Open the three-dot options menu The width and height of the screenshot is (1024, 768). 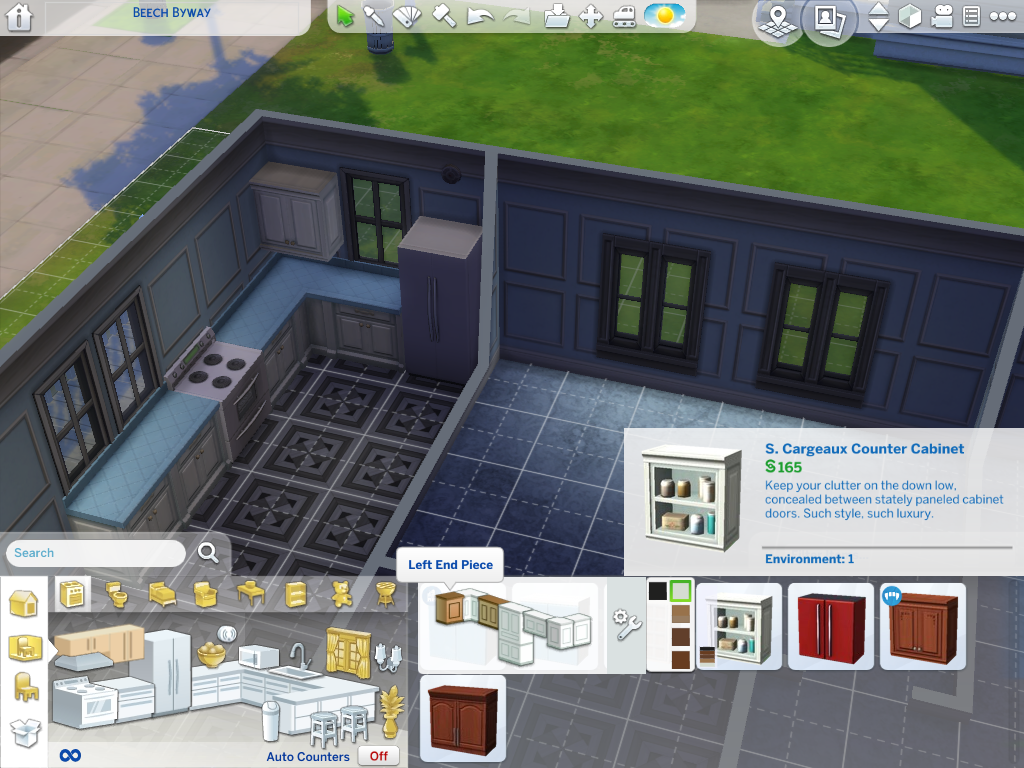1002,17
